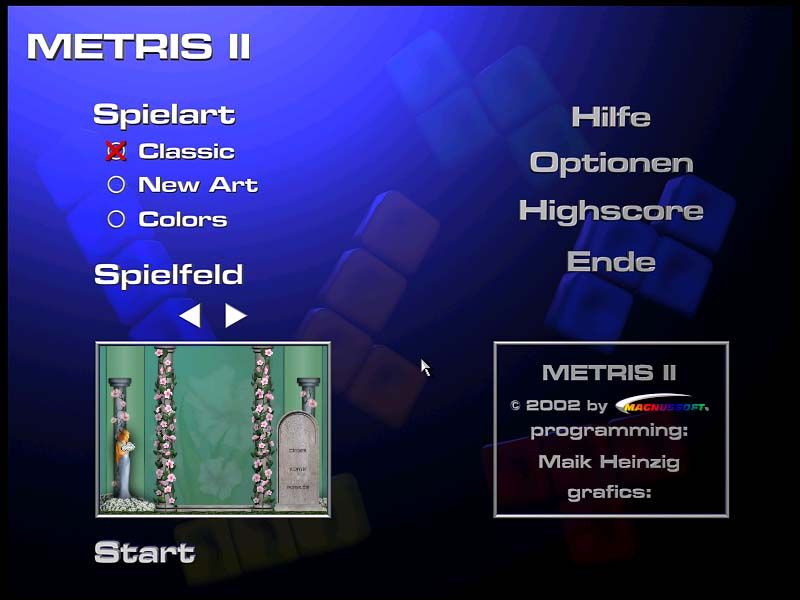
Task: Open the Optionen menu
Action: tap(611, 163)
